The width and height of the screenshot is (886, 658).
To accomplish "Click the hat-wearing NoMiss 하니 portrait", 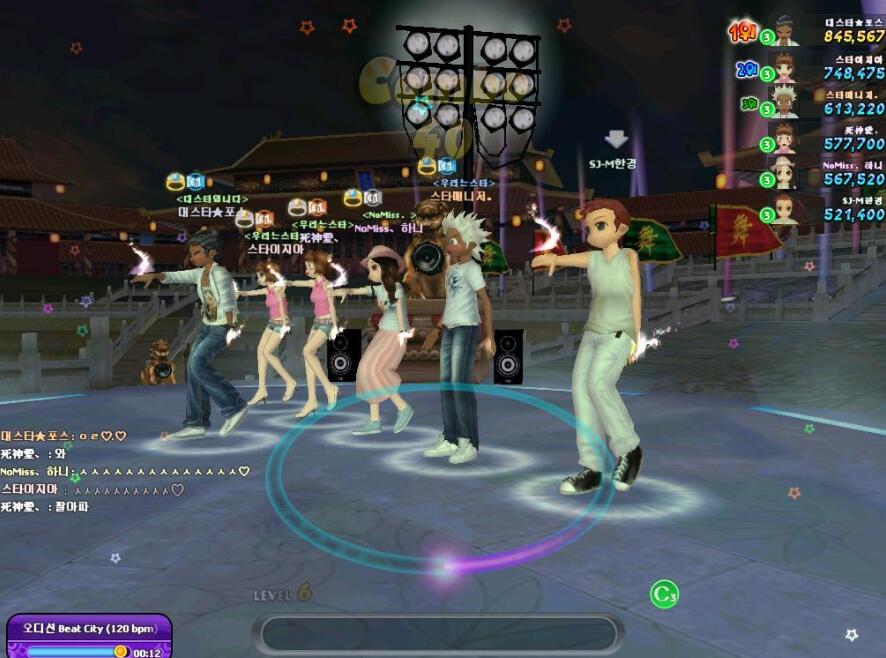I will pos(785,174).
